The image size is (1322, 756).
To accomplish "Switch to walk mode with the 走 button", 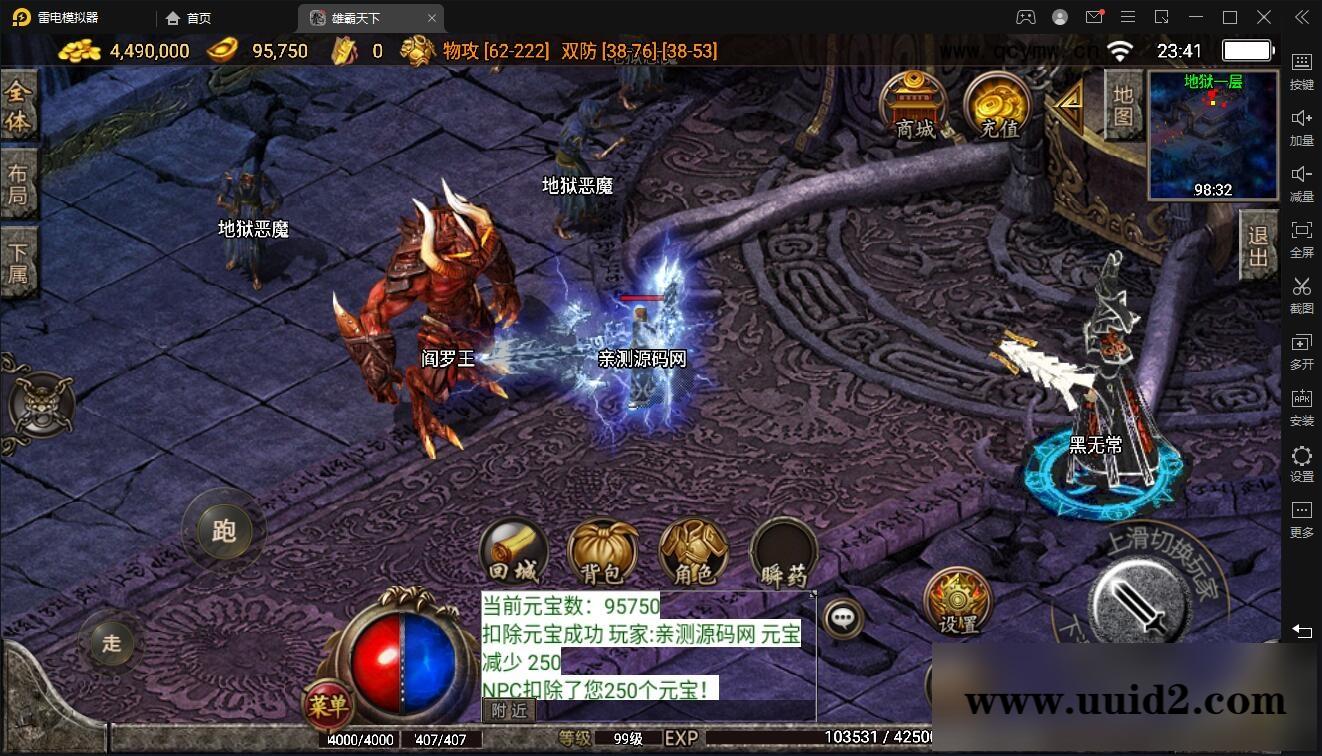I will 110,644.
